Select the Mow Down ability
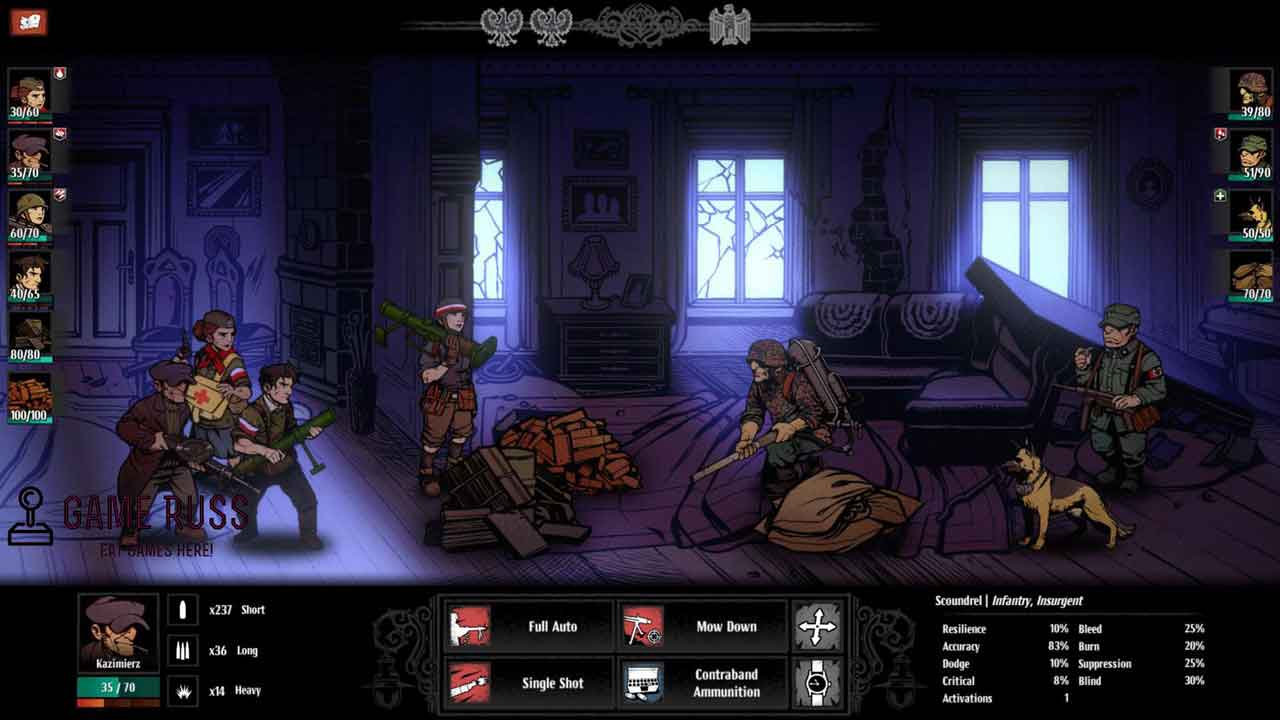The image size is (1280, 720). point(701,627)
